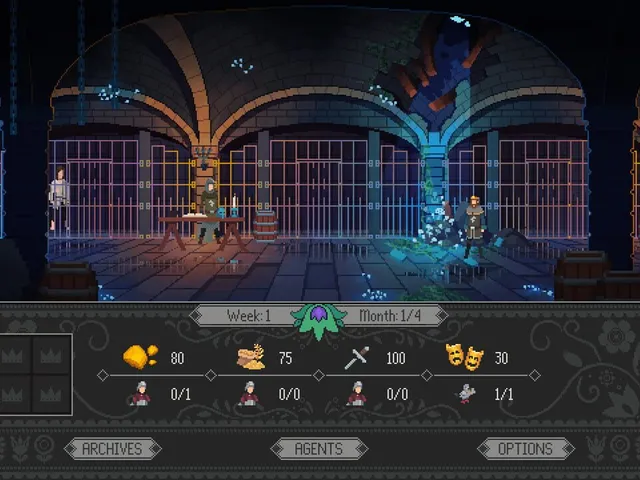Open the Archives menu

pyautogui.click(x=112, y=449)
